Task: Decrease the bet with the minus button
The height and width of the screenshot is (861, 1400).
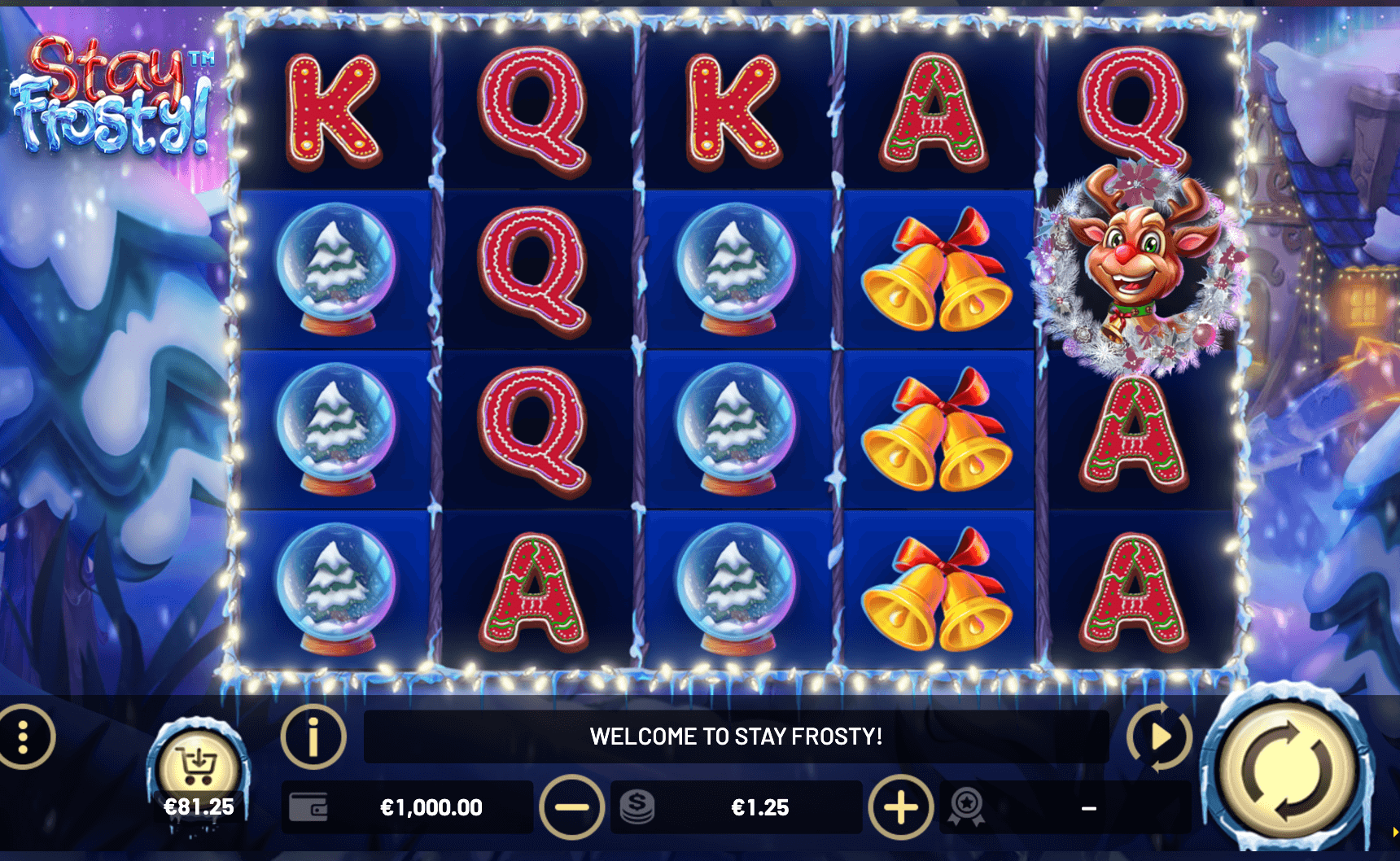Action: [x=571, y=807]
